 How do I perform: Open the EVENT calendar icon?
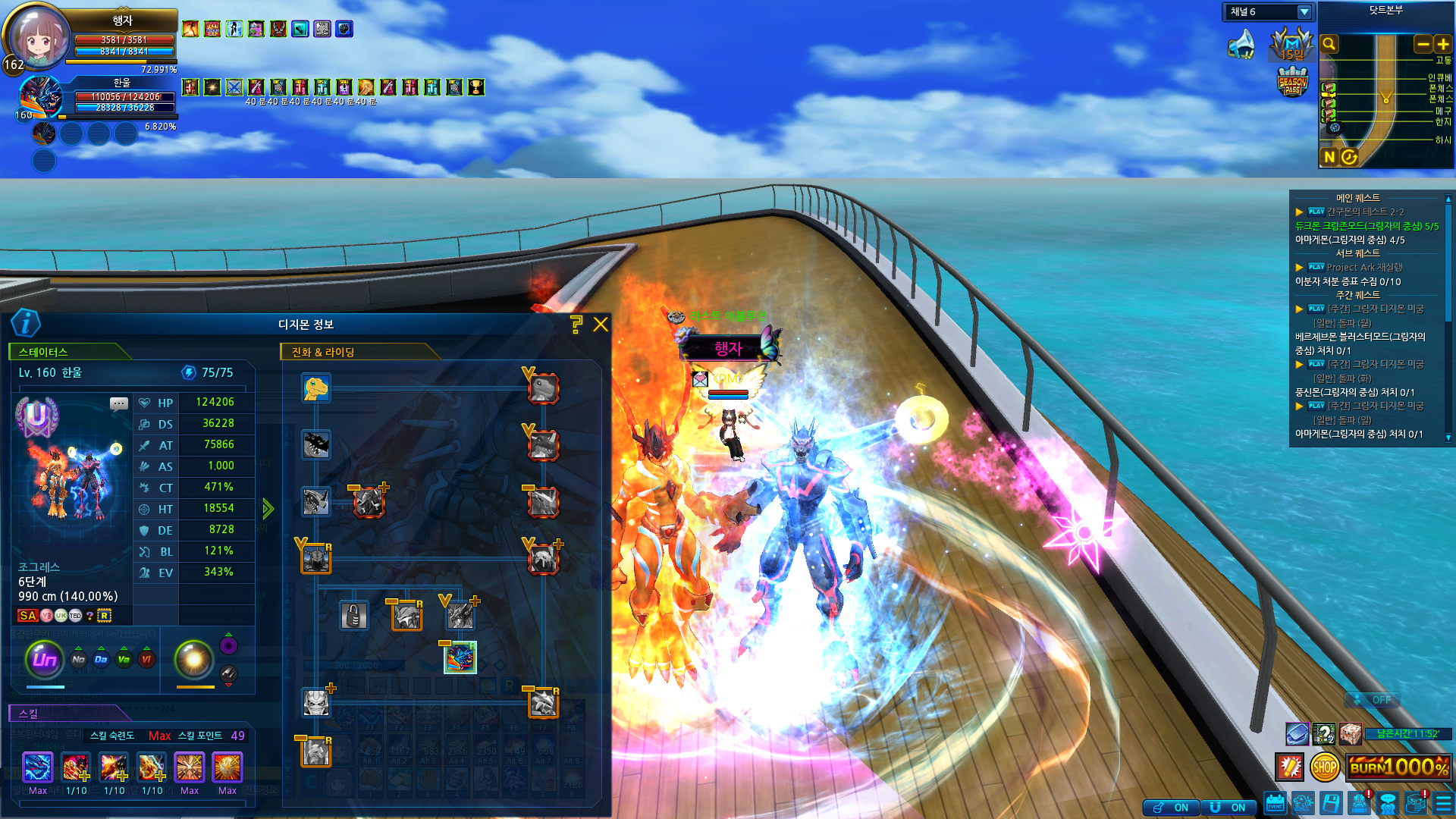click(x=1276, y=804)
